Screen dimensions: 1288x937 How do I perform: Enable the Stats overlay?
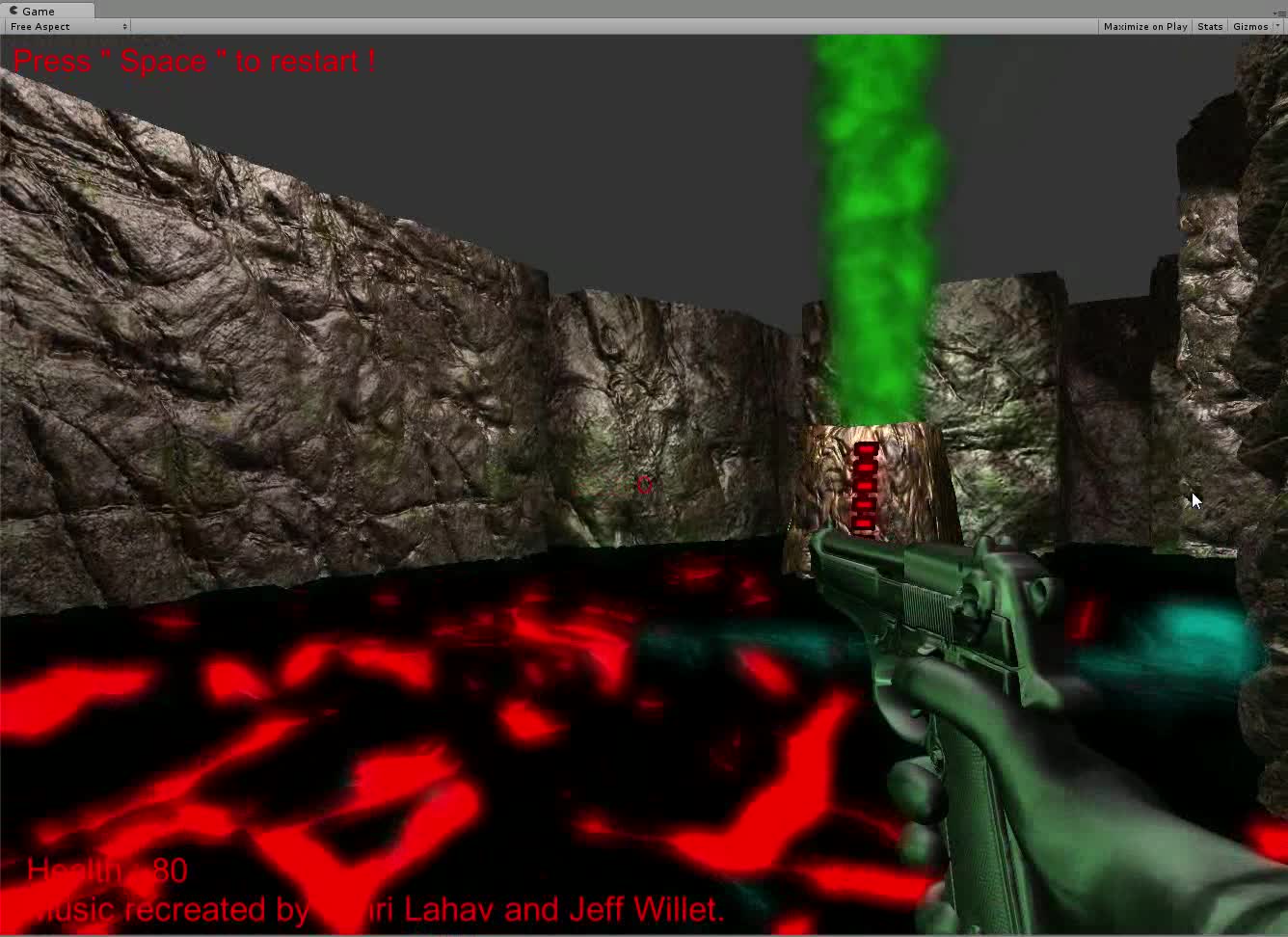pos(1209,26)
